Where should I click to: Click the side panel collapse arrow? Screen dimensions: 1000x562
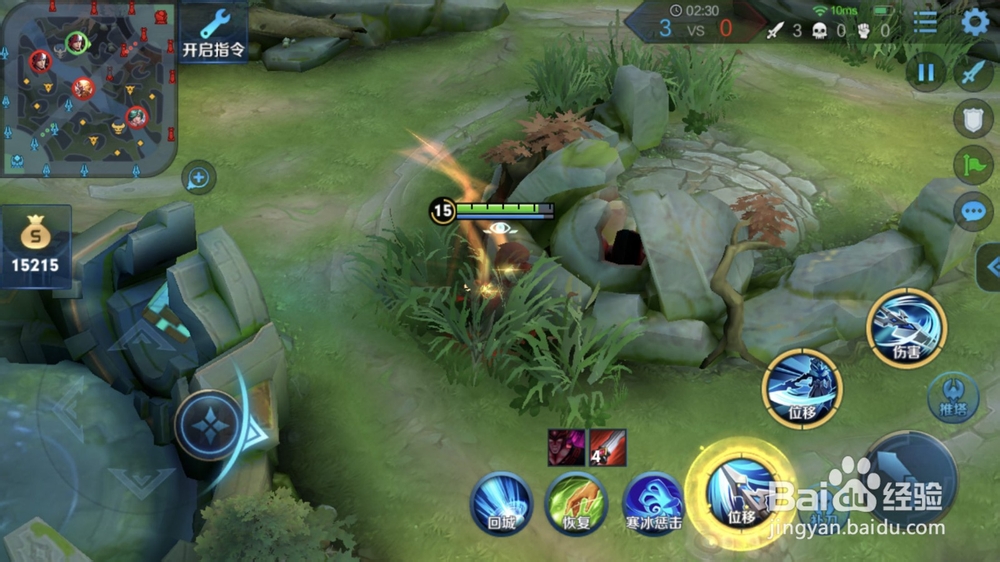[990, 267]
